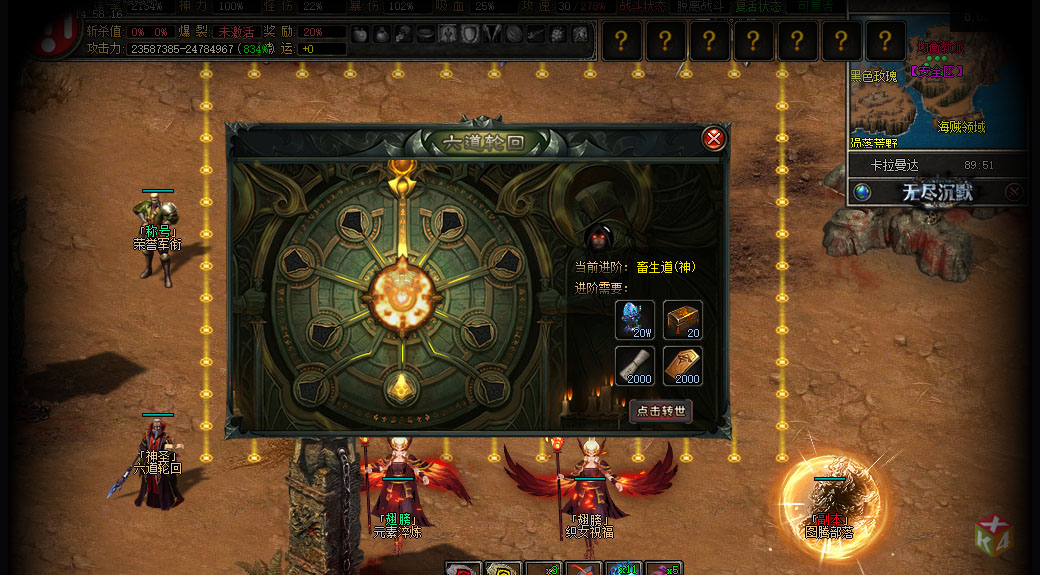
Task: Select the treasure chest requirement slot
Action: [683, 320]
